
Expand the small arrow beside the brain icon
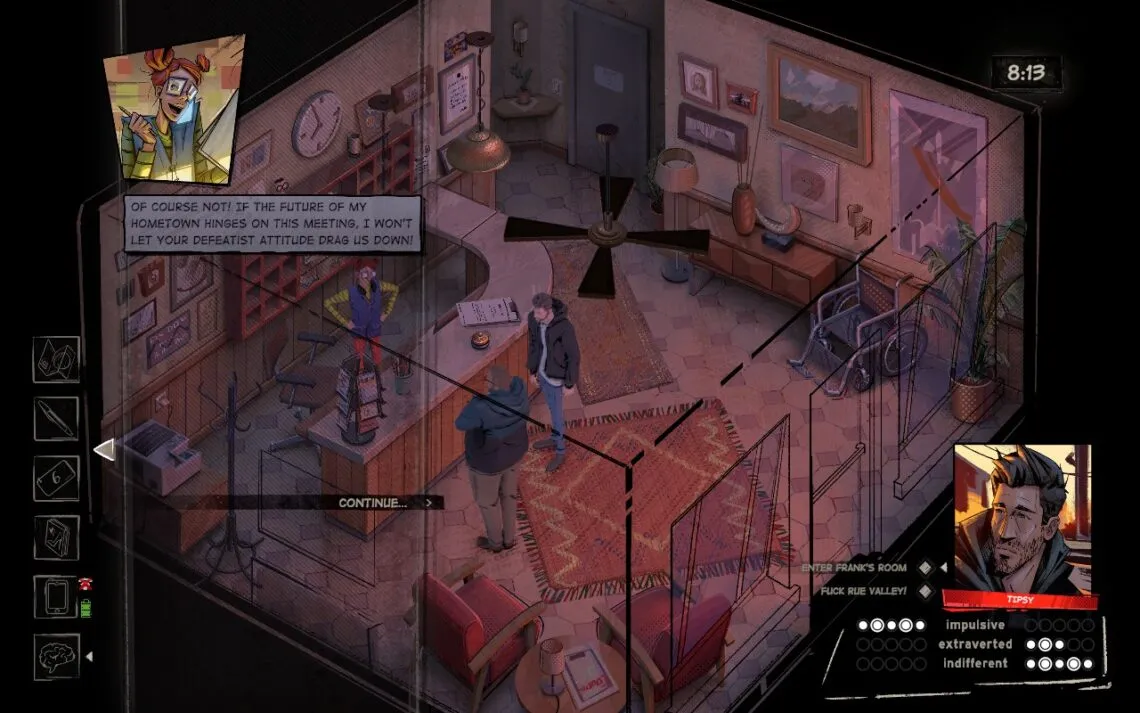(x=91, y=657)
